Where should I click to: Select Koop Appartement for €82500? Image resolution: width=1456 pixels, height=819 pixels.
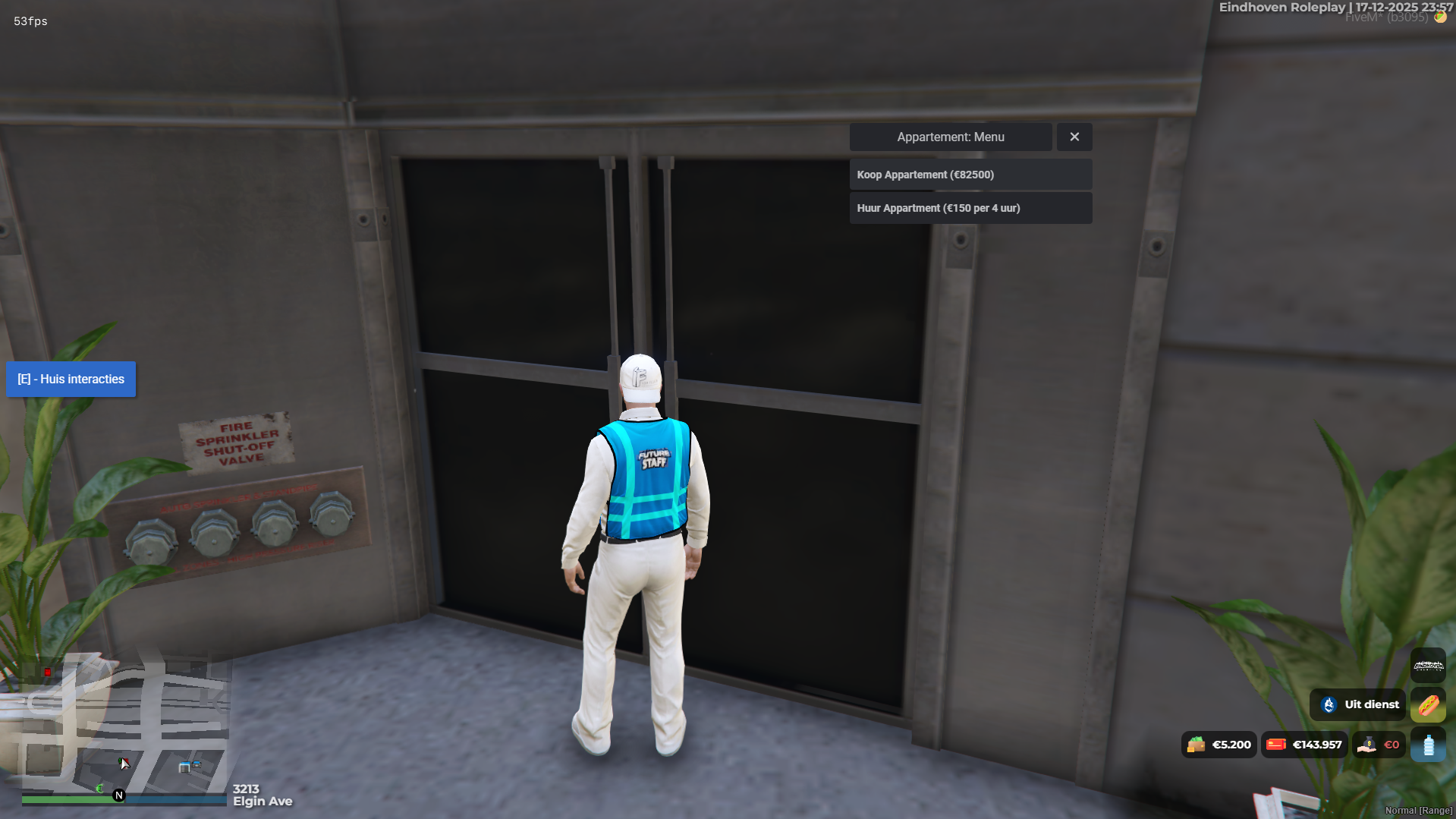[x=970, y=175]
